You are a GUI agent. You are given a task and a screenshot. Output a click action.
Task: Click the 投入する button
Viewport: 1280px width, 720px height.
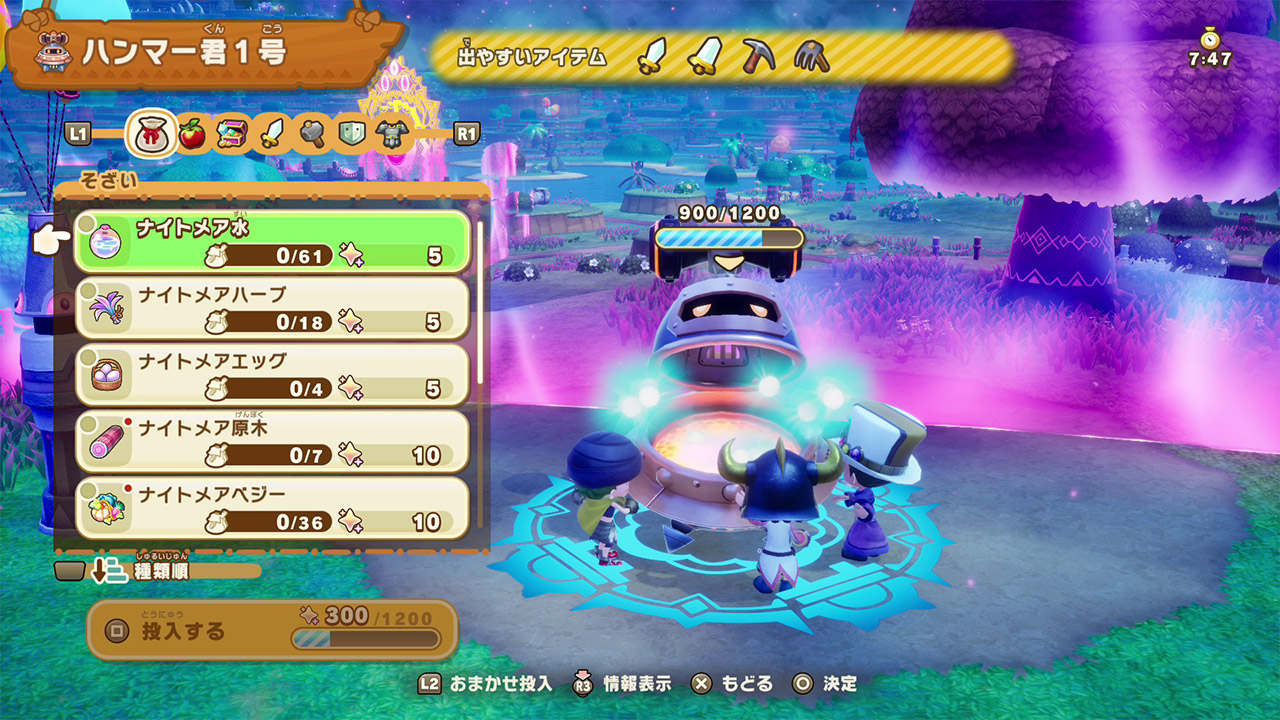click(272, 630)
